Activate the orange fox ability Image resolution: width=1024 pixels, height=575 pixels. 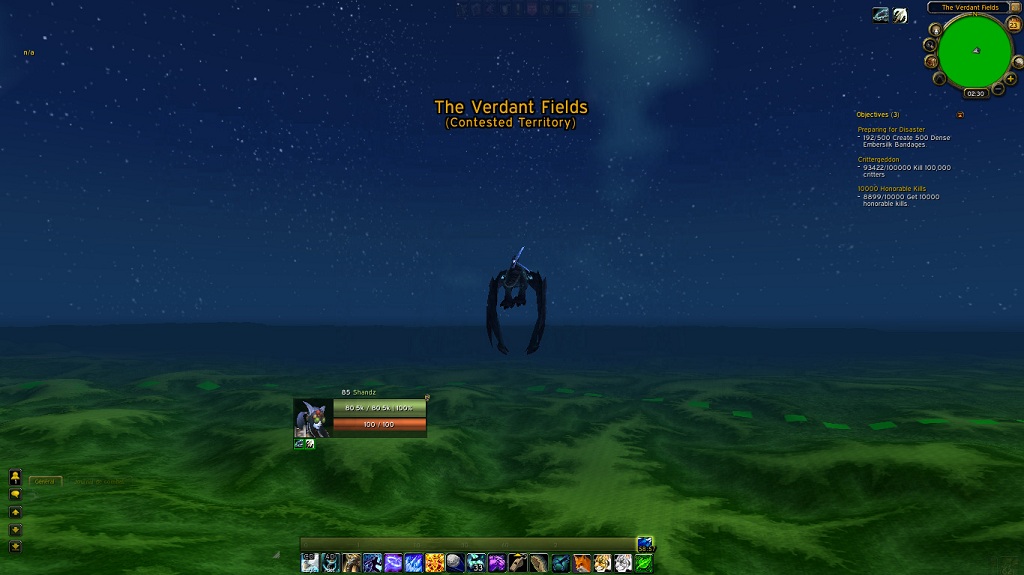pos(582,563)
